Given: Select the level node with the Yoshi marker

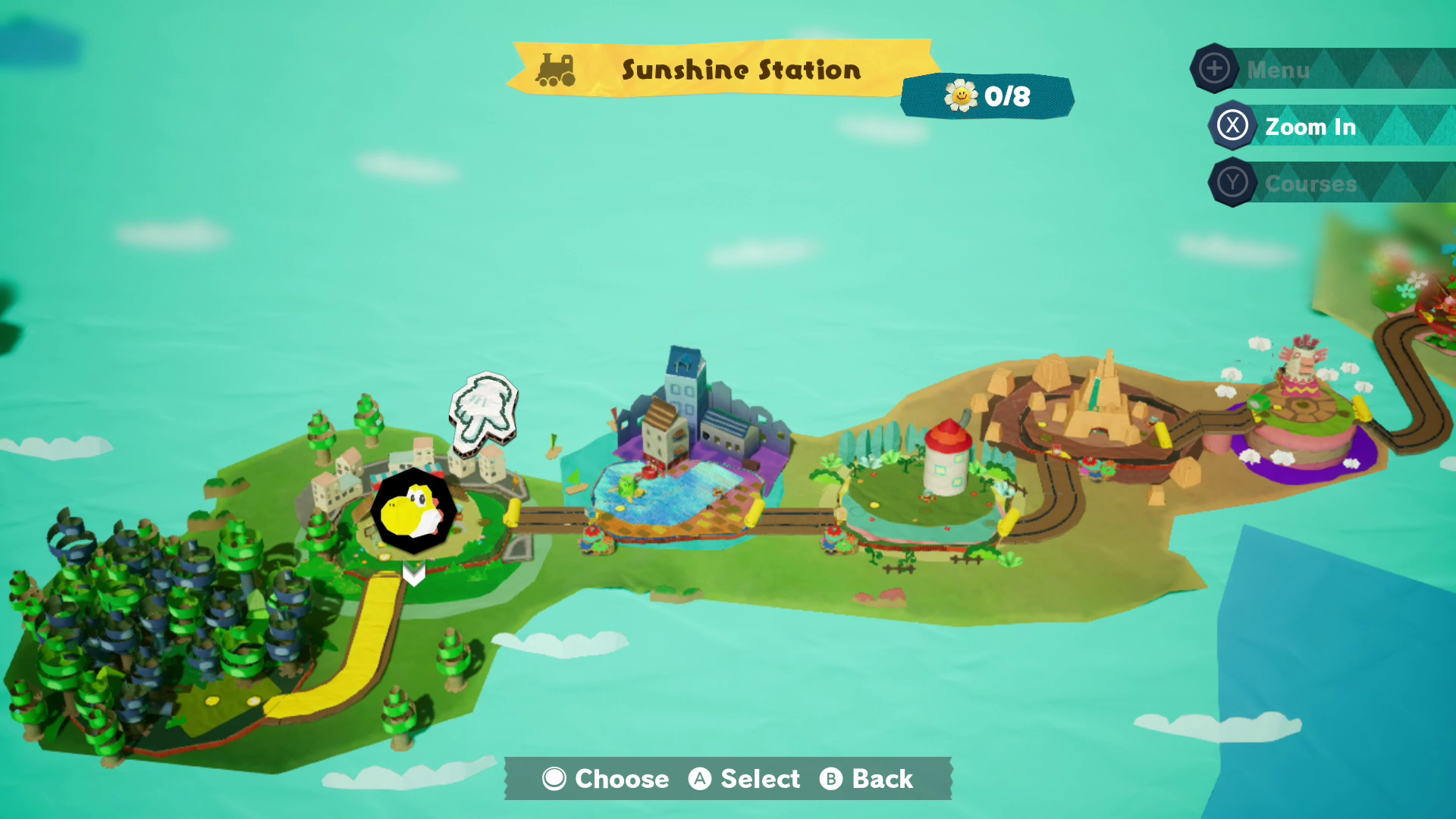Looking at the screenshot, I should point(413,512).
